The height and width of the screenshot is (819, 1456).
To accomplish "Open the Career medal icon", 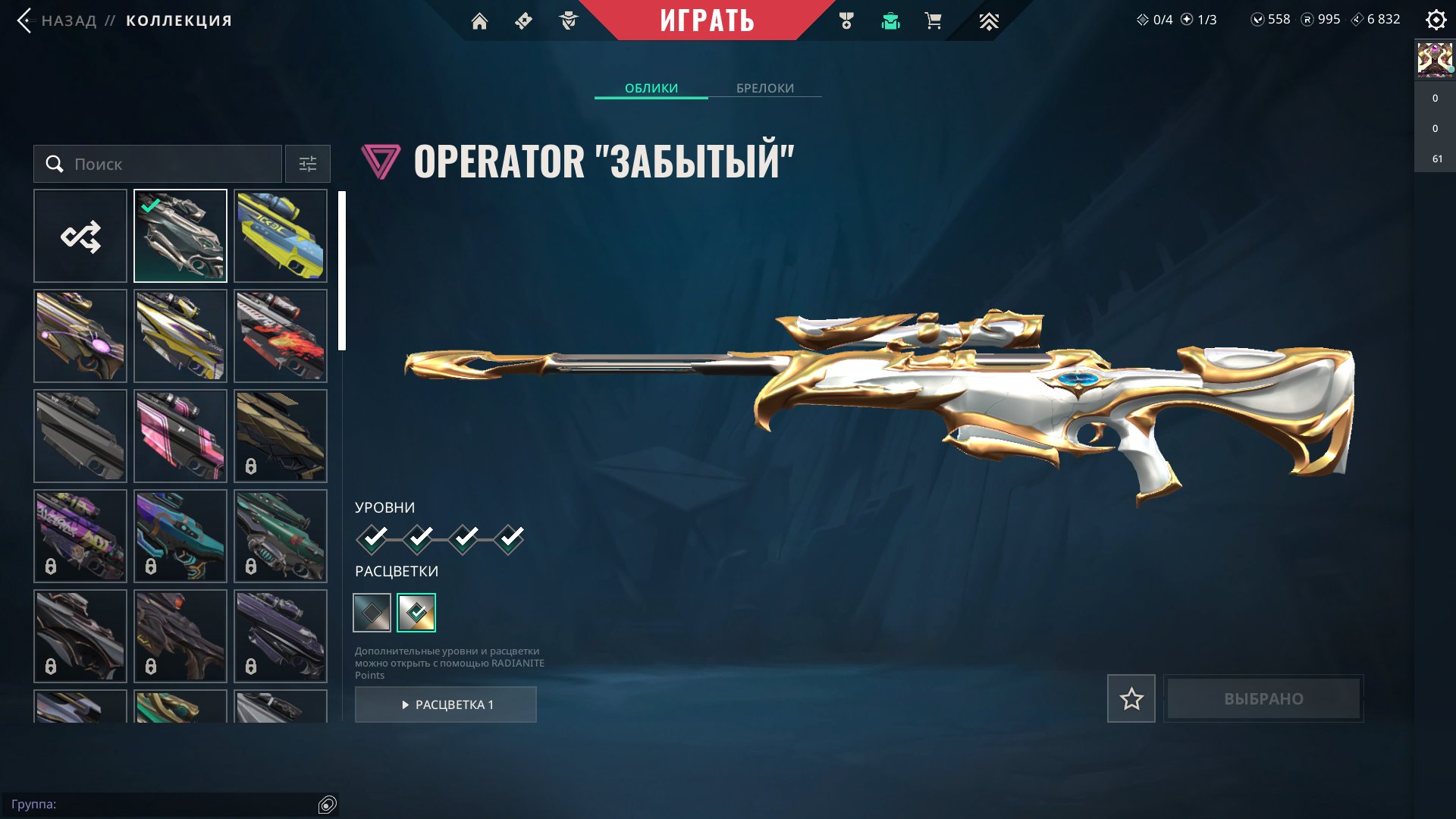I will point(848,20).
